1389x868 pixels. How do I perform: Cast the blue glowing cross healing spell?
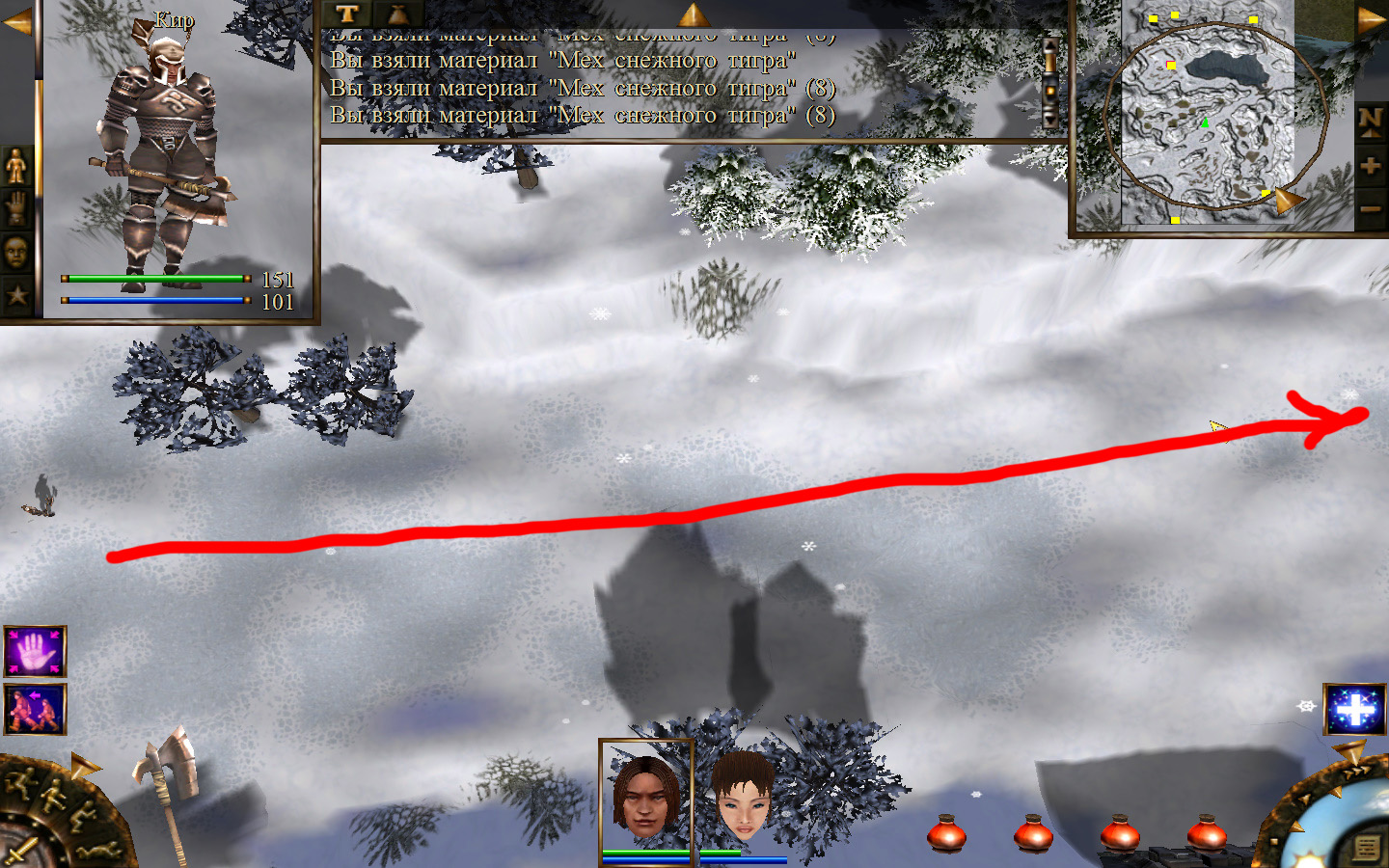pos(1354,710)
